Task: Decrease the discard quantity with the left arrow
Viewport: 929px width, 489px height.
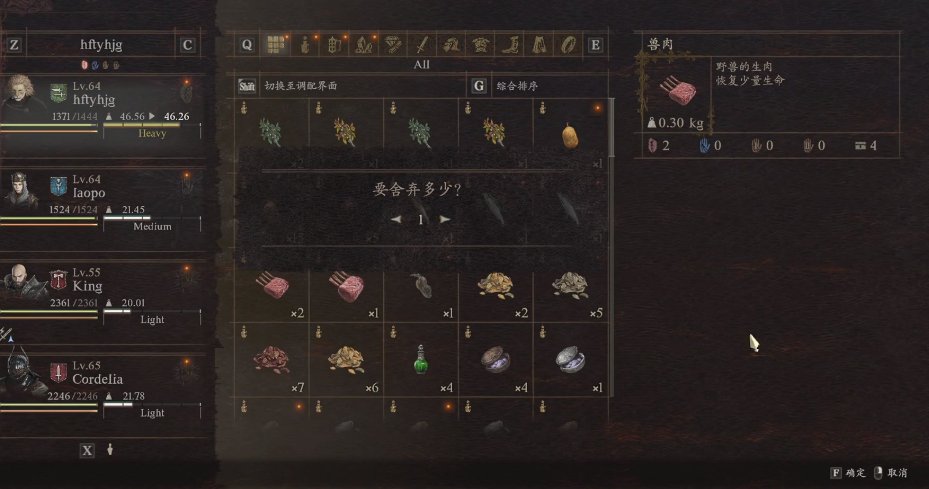Action: [396, 219]
